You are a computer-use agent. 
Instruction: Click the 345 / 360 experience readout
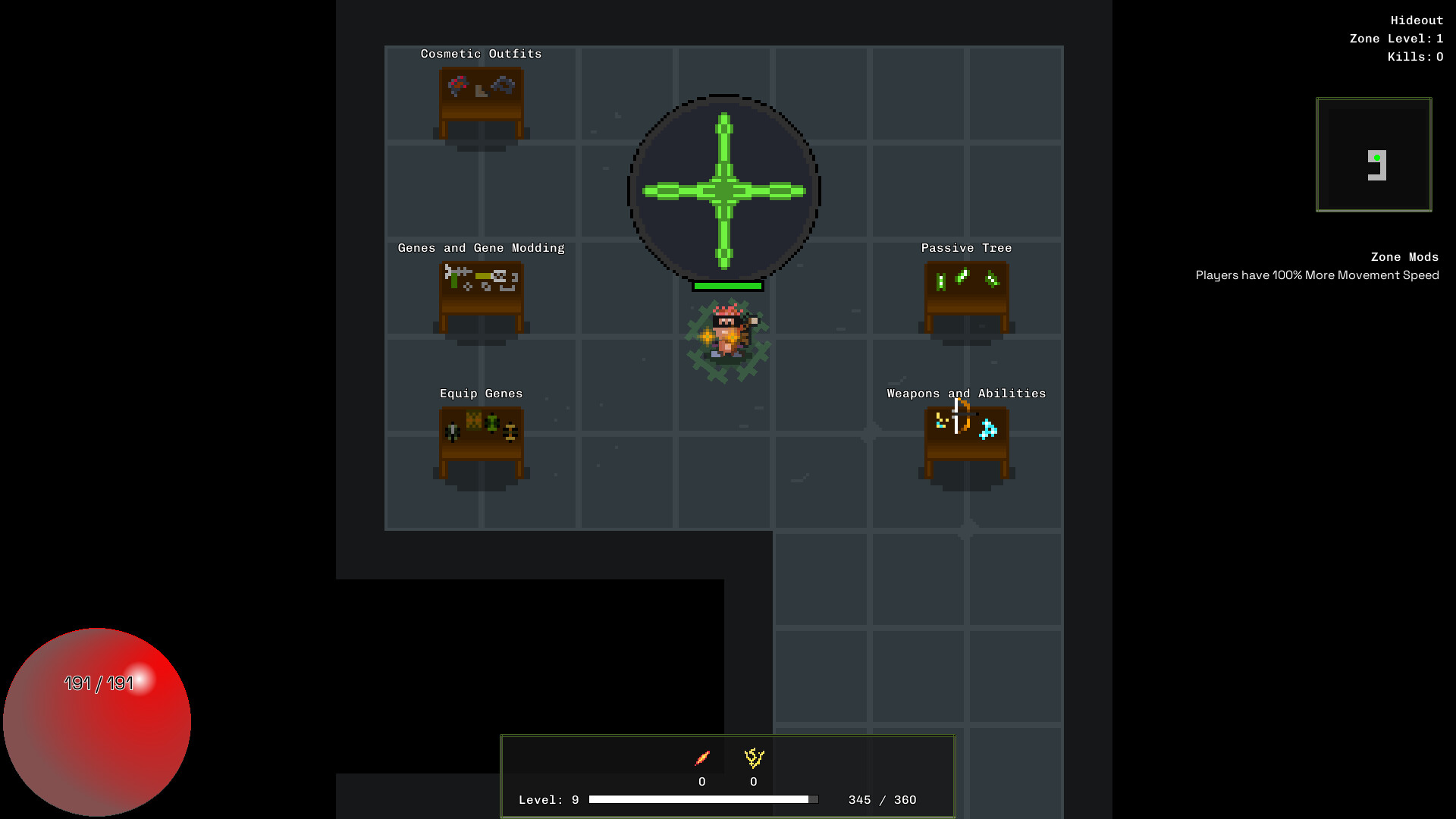882,799
